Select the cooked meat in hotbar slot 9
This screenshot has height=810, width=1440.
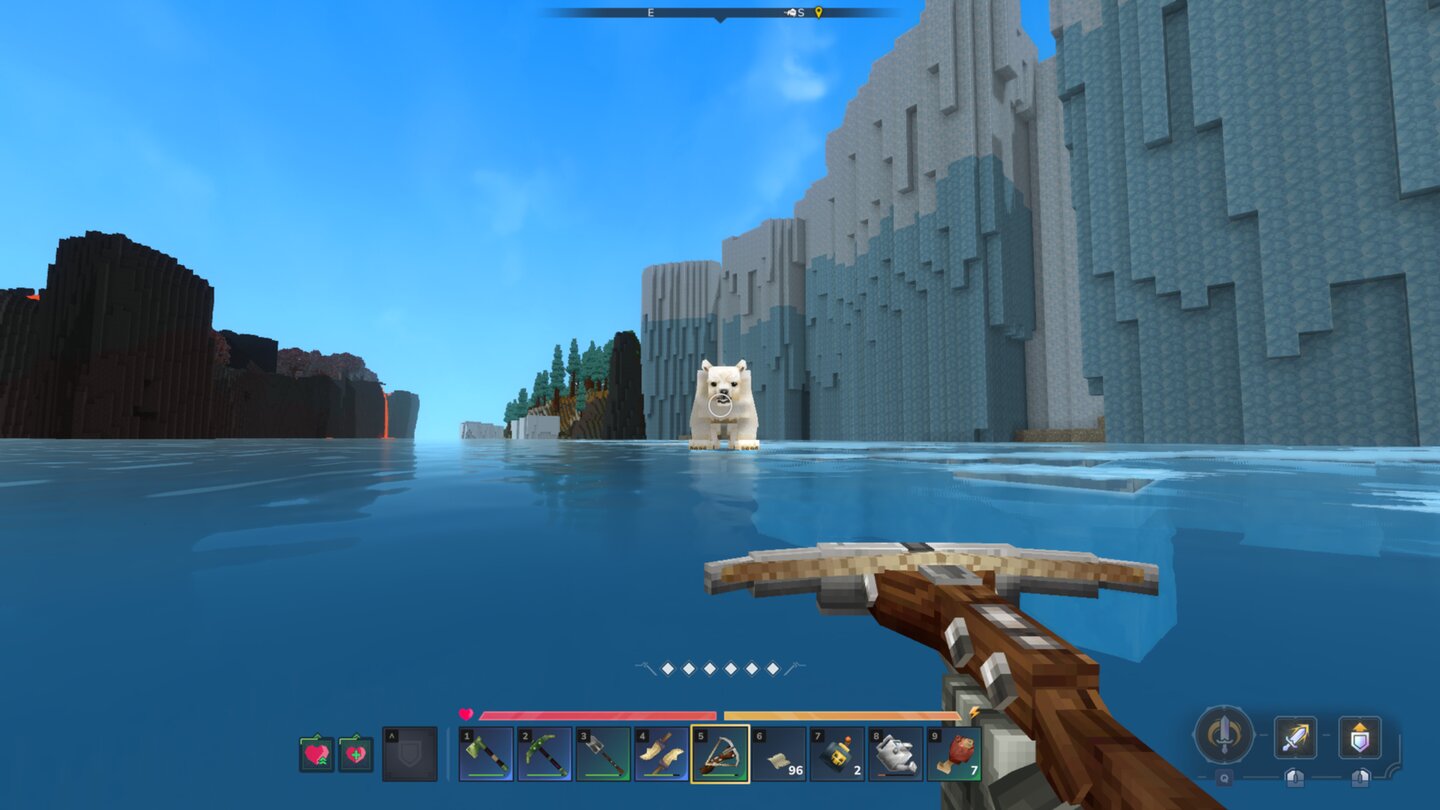click(956, 754)
